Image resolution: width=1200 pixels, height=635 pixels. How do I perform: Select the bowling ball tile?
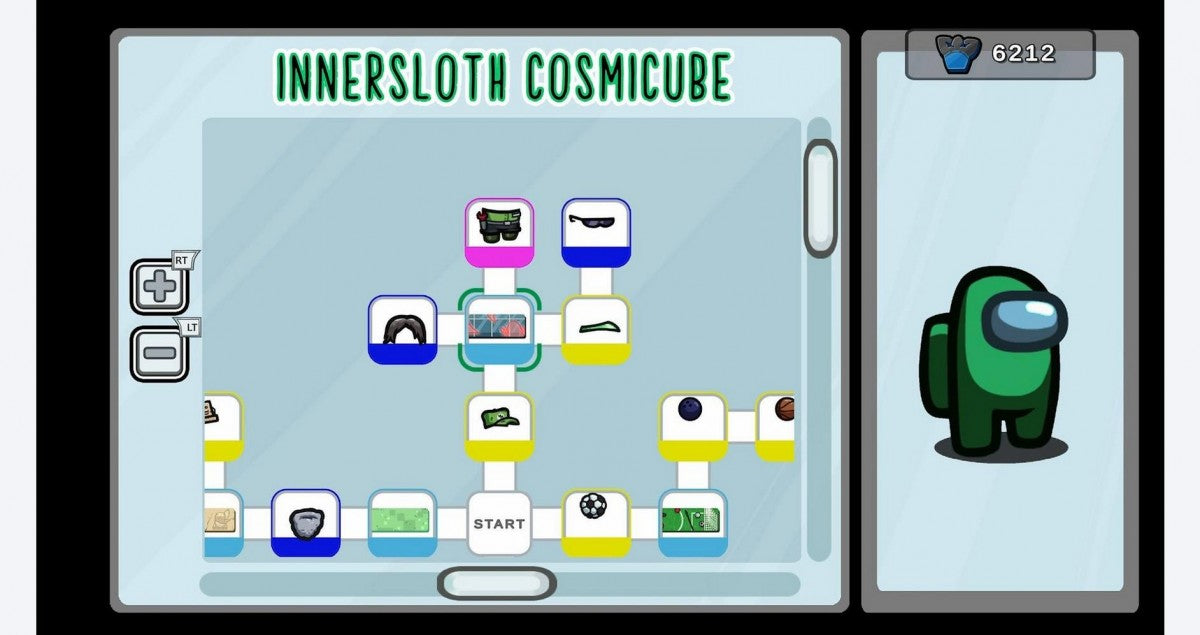point(692,425)
